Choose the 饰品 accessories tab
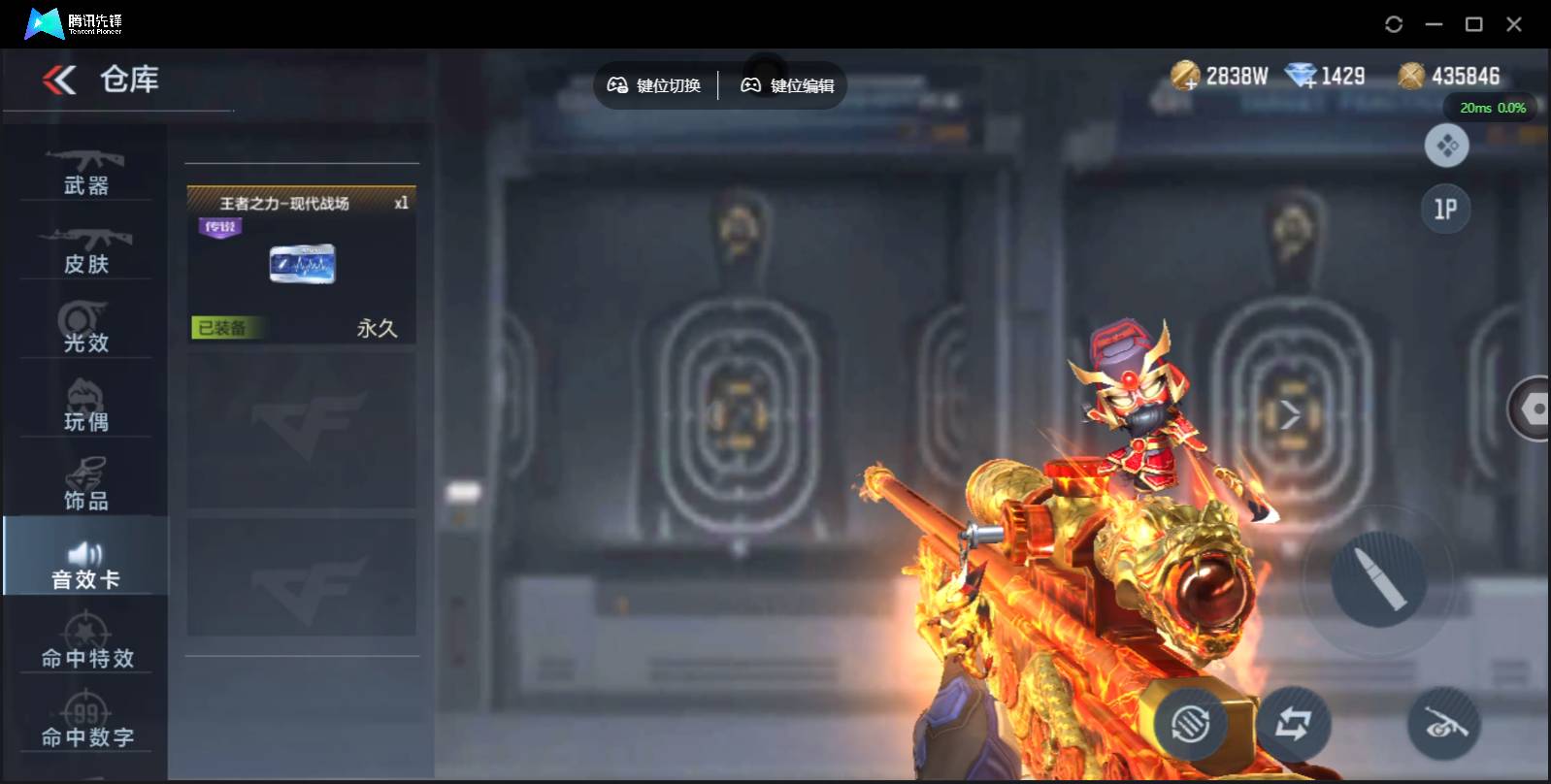Screen dimensions: 1551x784 (86, 486)
